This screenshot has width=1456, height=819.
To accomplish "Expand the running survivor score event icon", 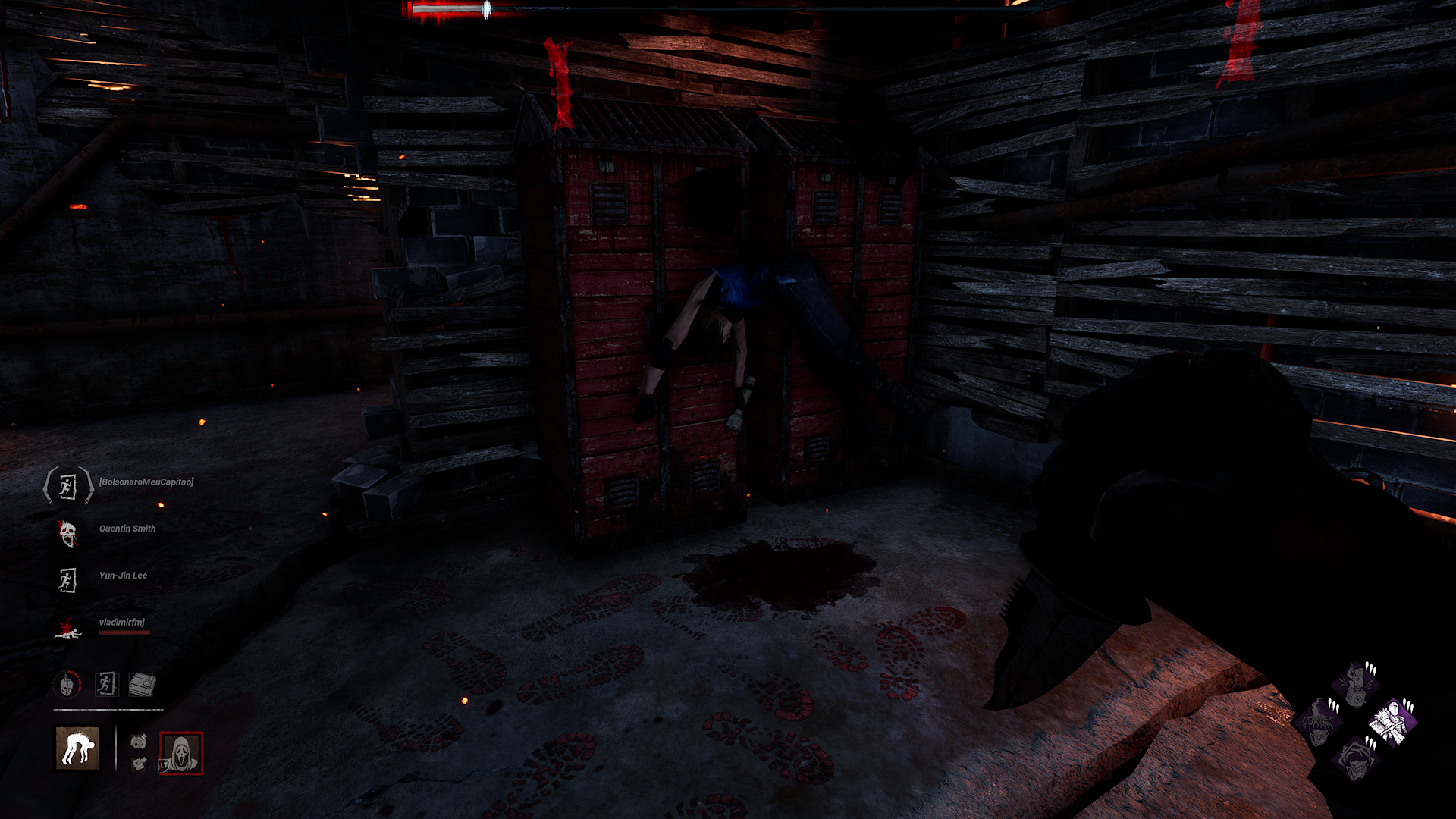I will pos(106,683).
